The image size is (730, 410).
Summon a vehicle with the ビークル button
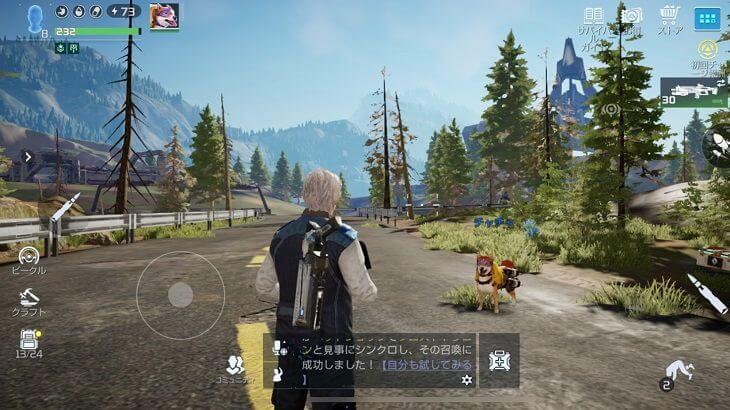pos(28,261)
